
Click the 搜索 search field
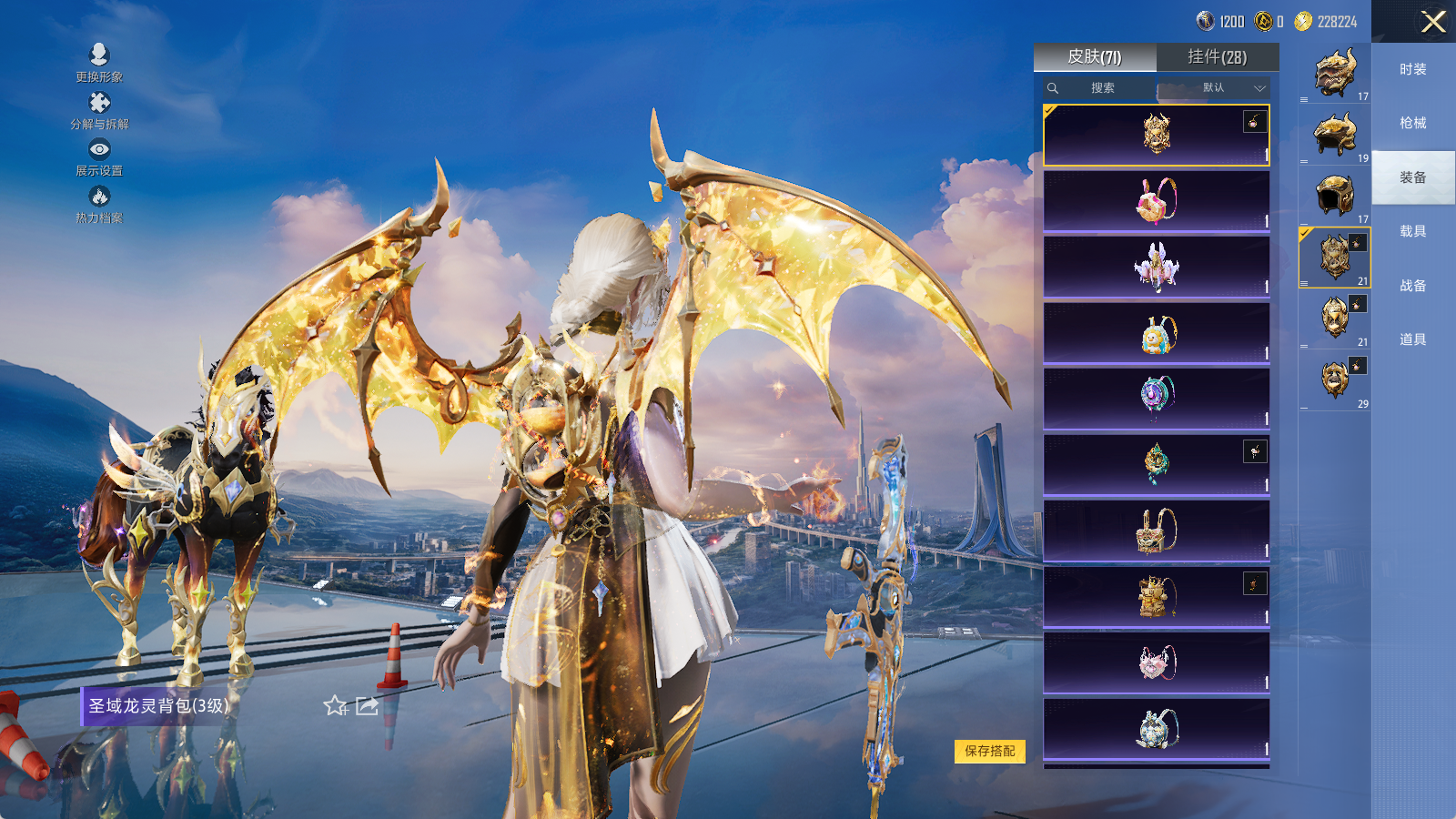click(1102, 88)
